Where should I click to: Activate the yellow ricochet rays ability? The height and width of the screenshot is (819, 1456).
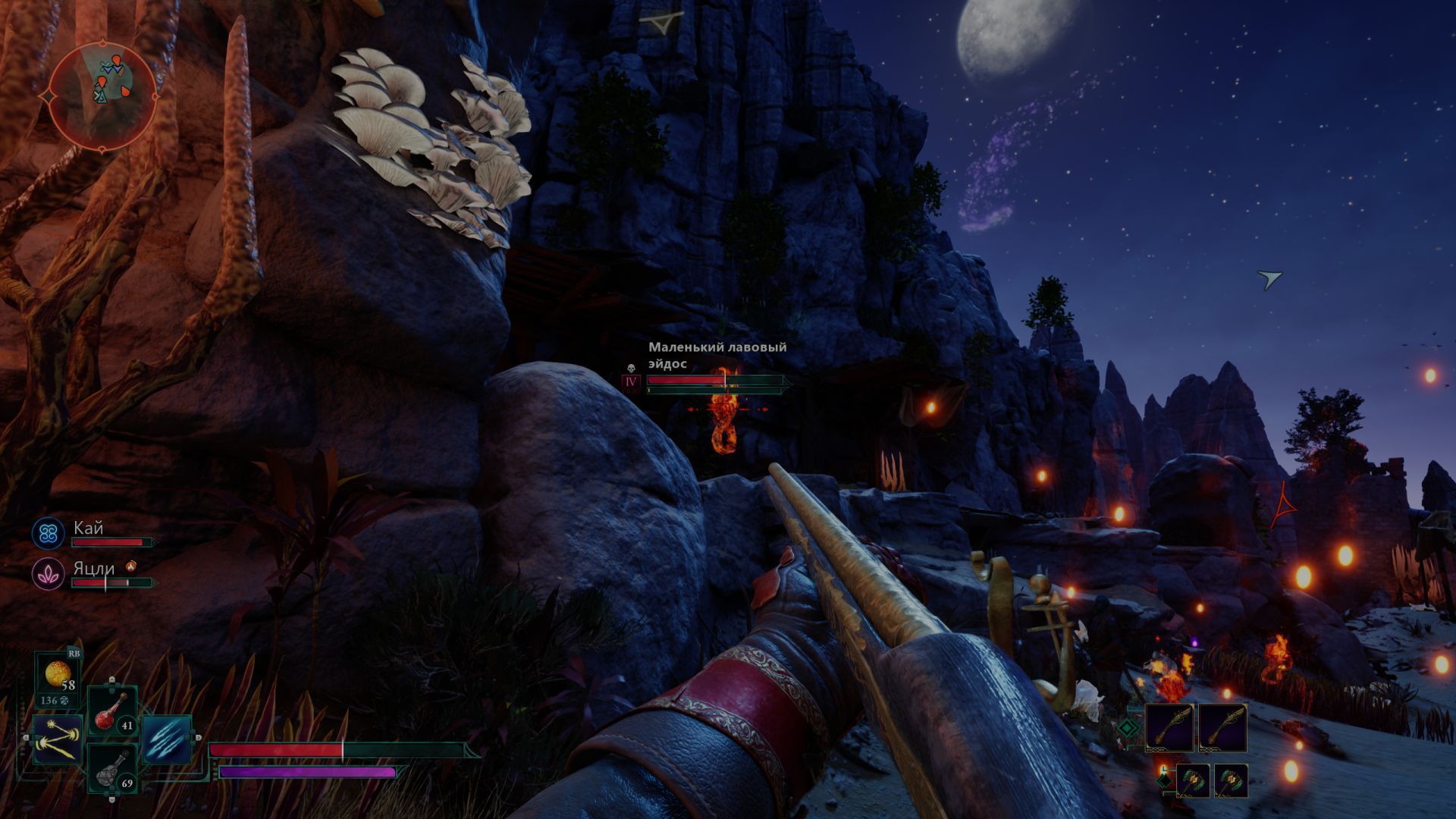tap(58, 740)
